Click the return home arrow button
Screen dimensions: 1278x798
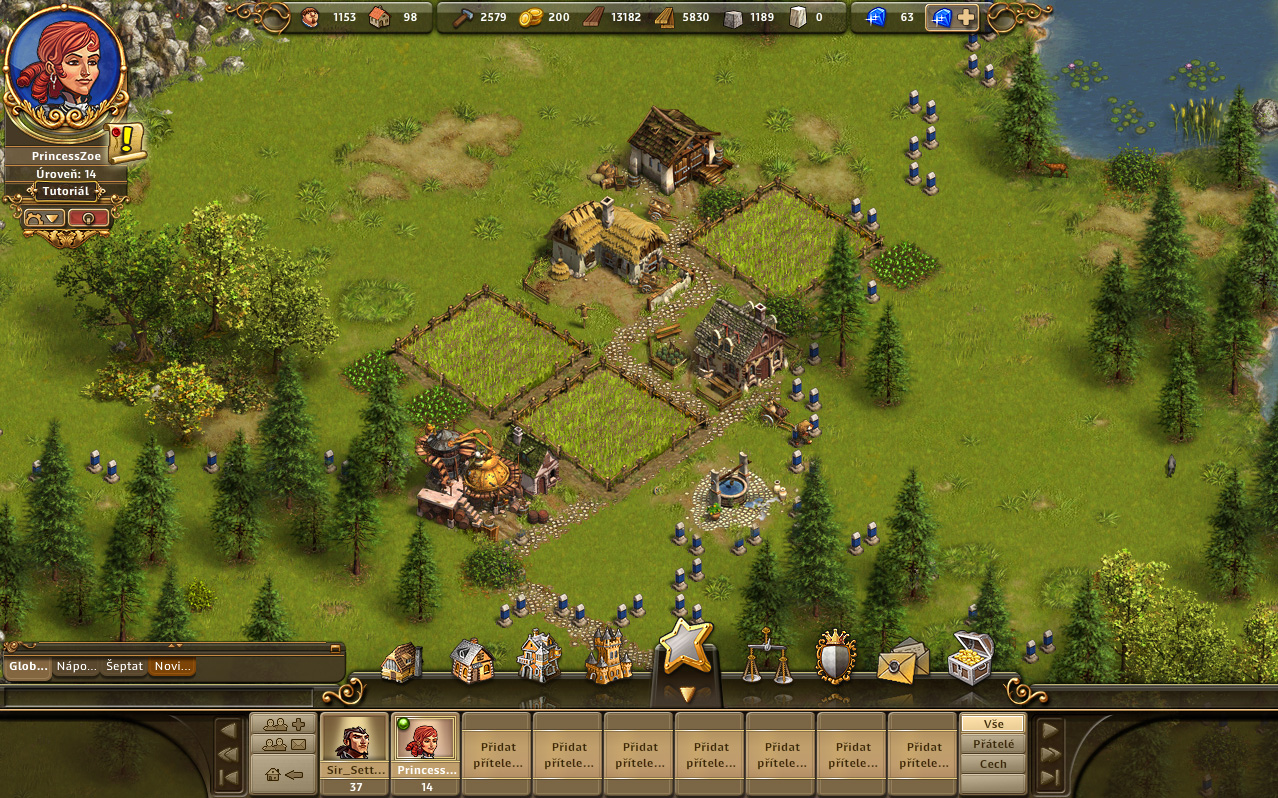pyautogui.click(x=284, y=773)
